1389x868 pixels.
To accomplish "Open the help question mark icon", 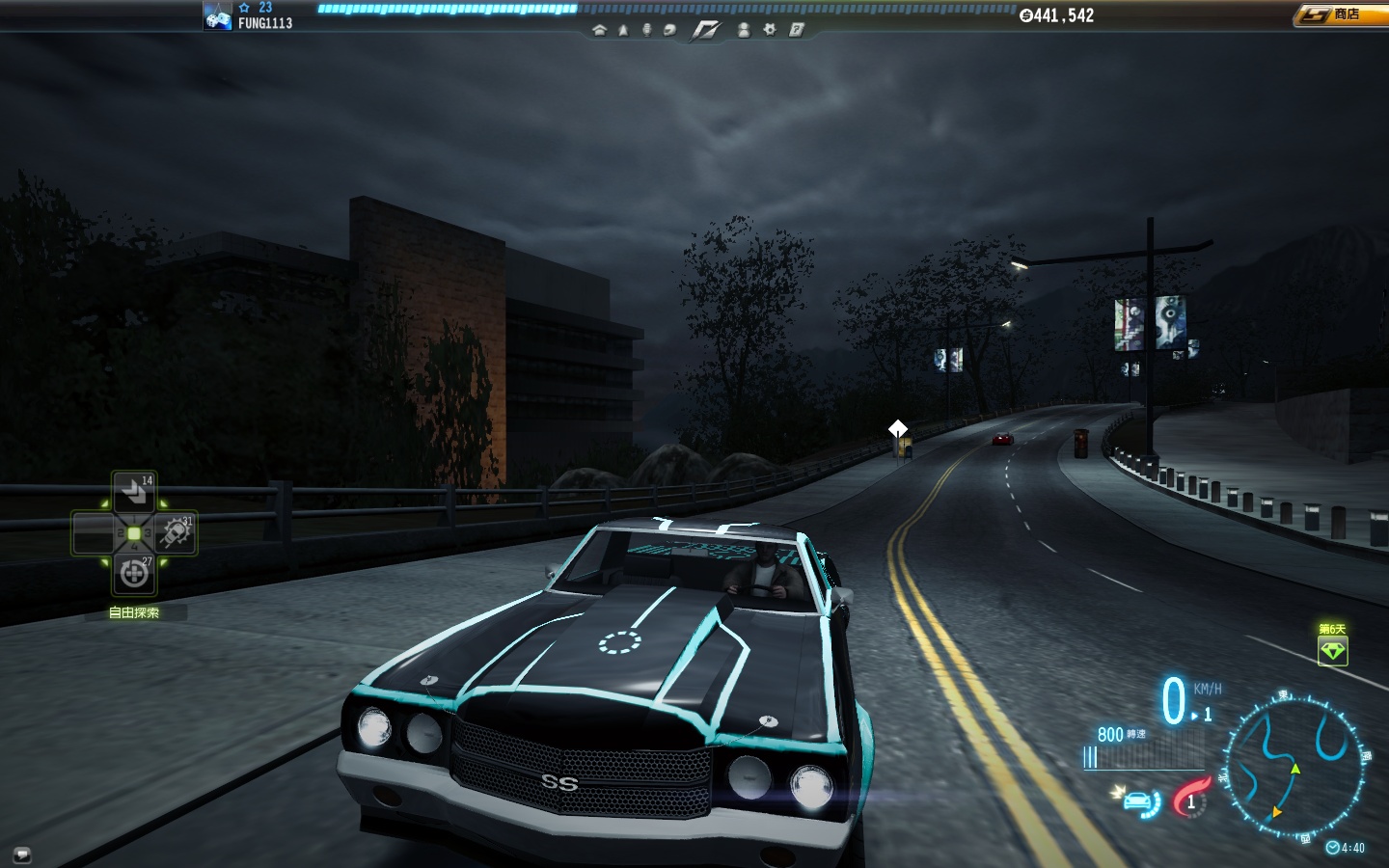I will [797, 30].
